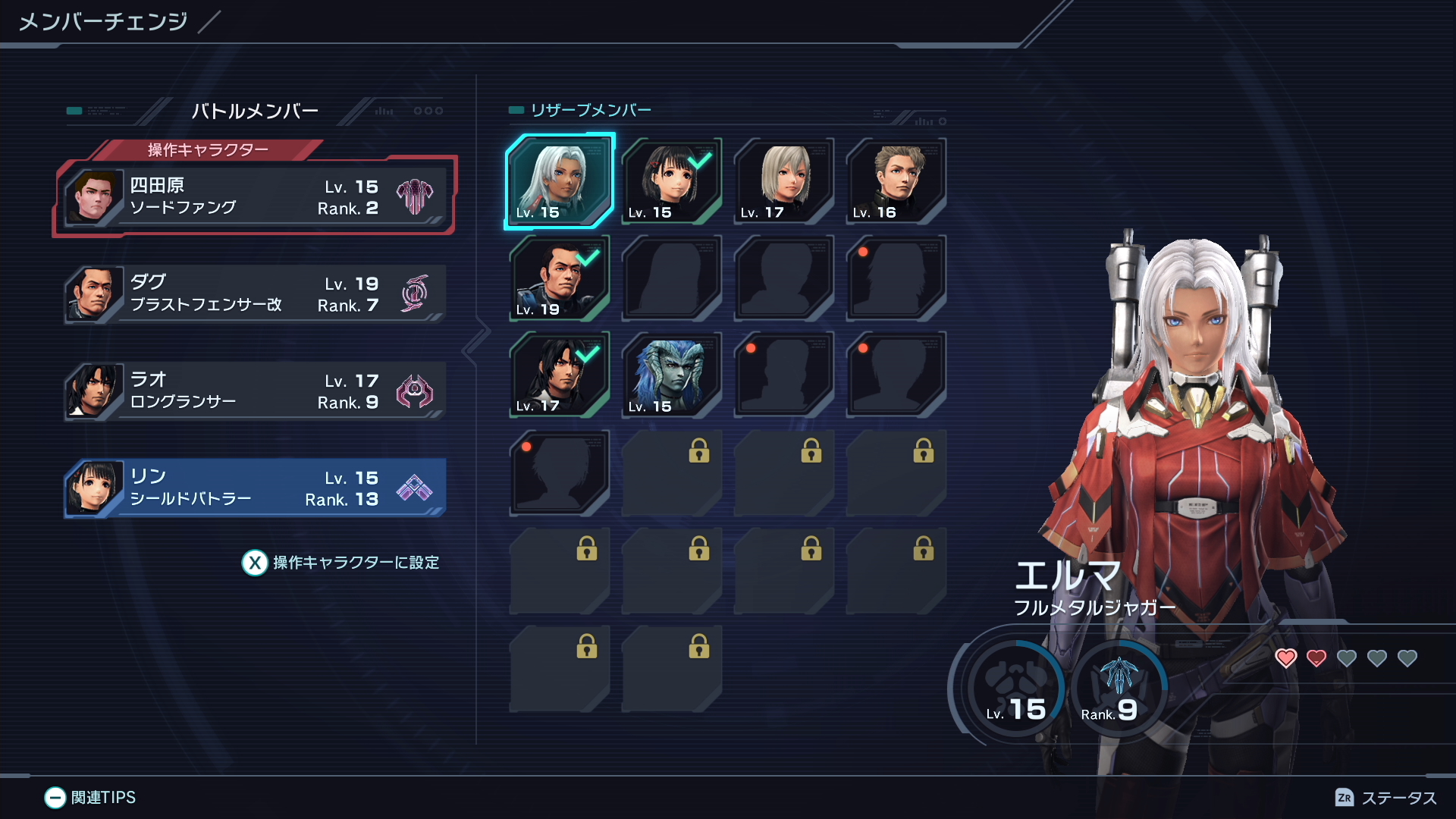The image size is (1456, 819).
Task: Select リン the シールドバトラー row
Action: tap(255, 488)
